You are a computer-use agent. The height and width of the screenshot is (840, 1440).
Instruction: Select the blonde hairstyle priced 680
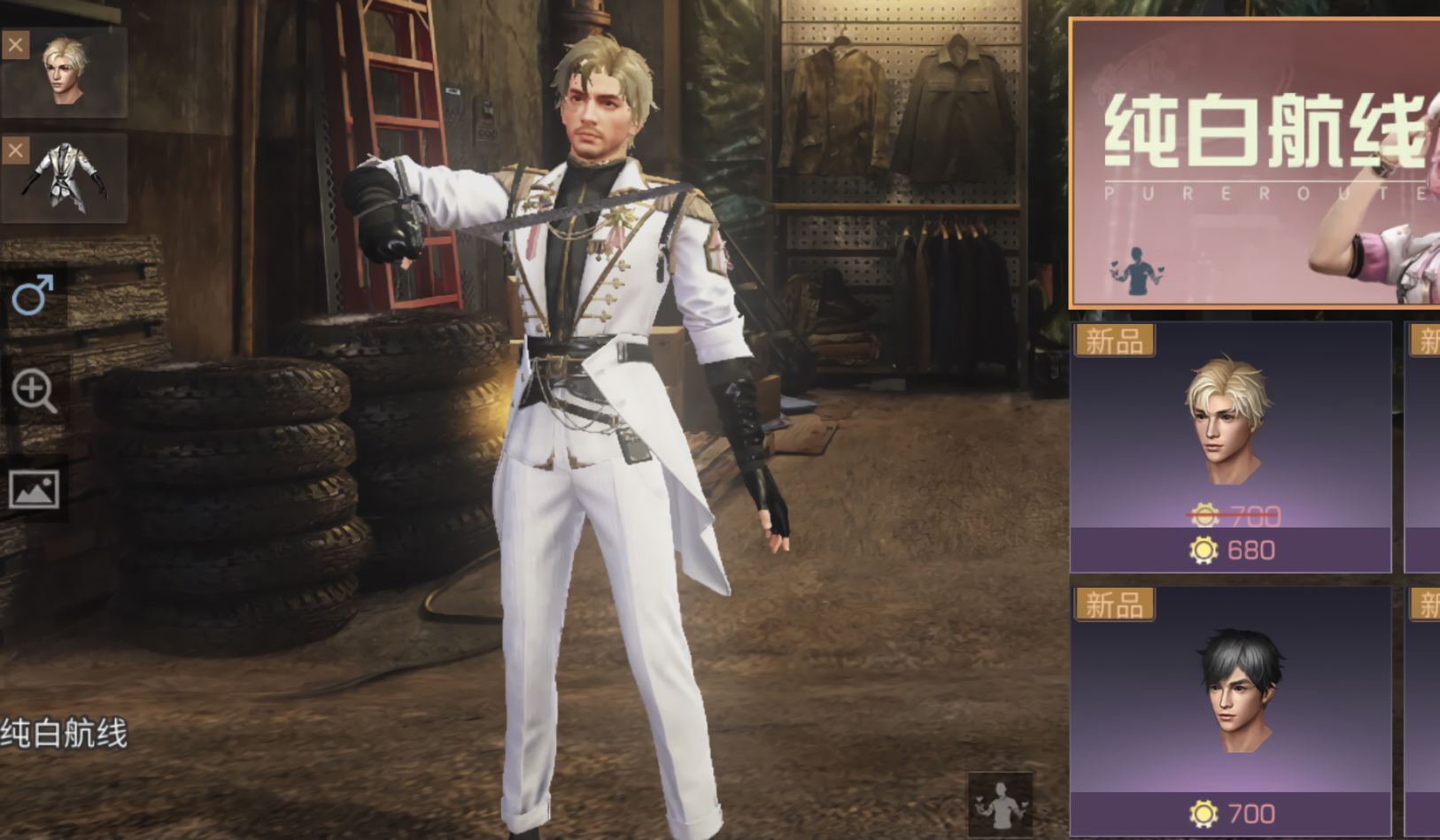pyautogui.click(x=1230, y=446)
